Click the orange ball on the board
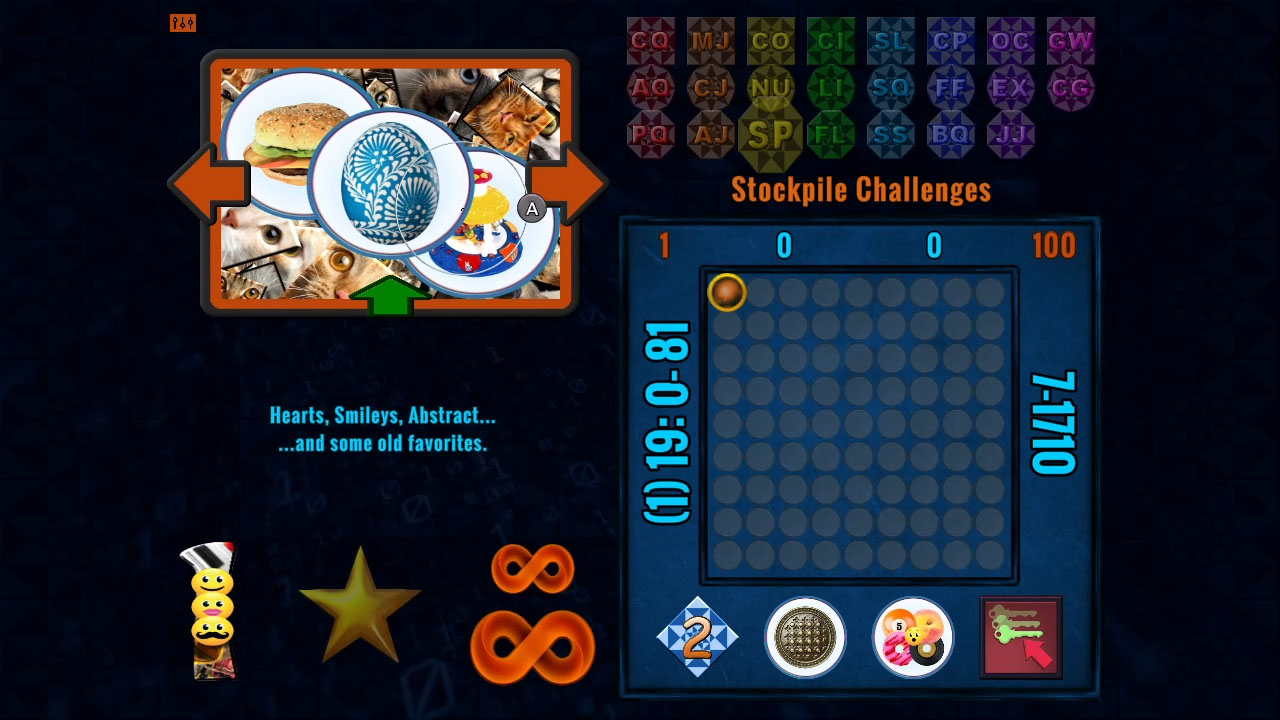This screenshot has height=720, width=1280. point(728,292)
